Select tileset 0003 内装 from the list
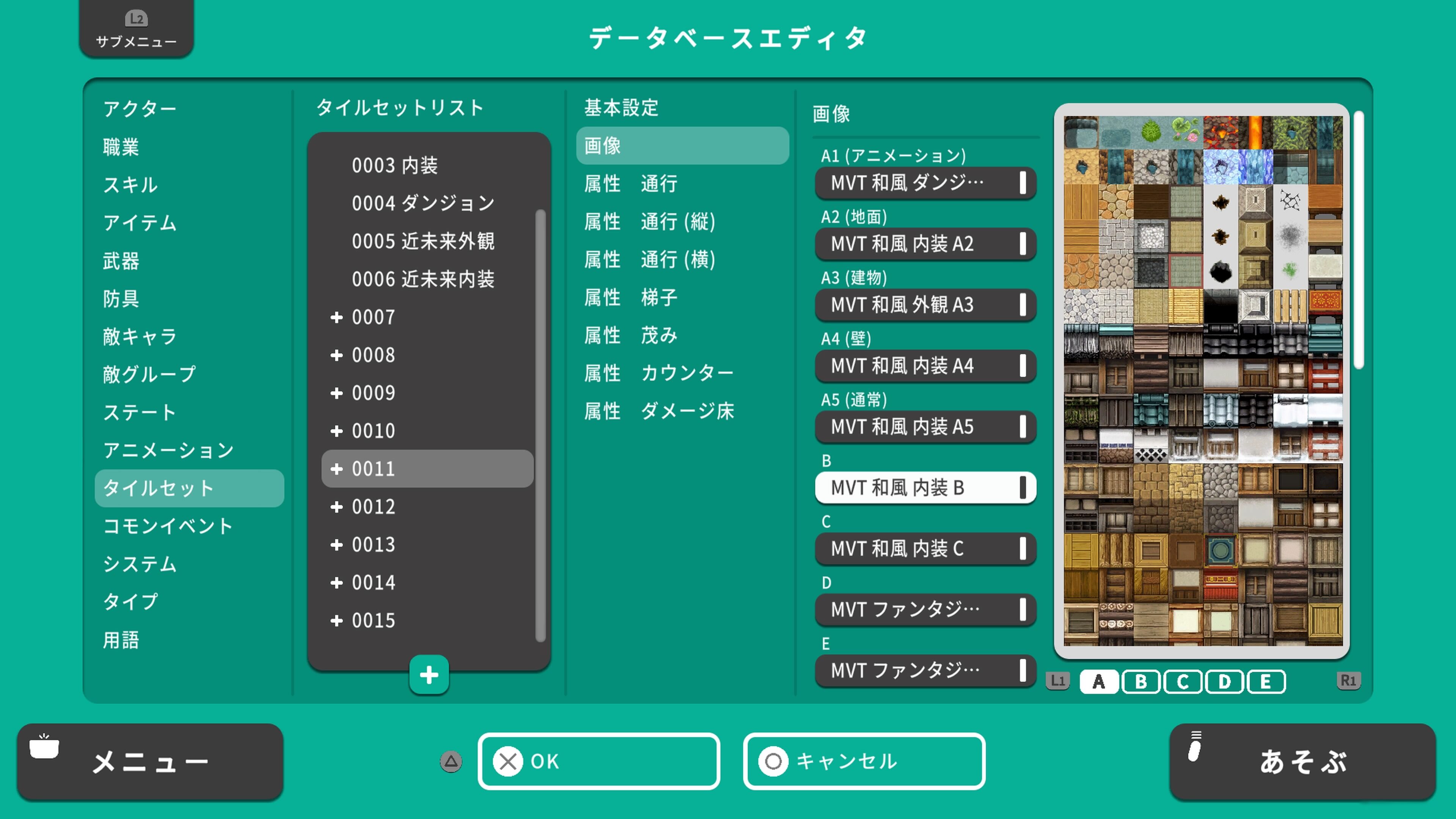The height and width of the screenshot is (819, 1456). (395, 165)
